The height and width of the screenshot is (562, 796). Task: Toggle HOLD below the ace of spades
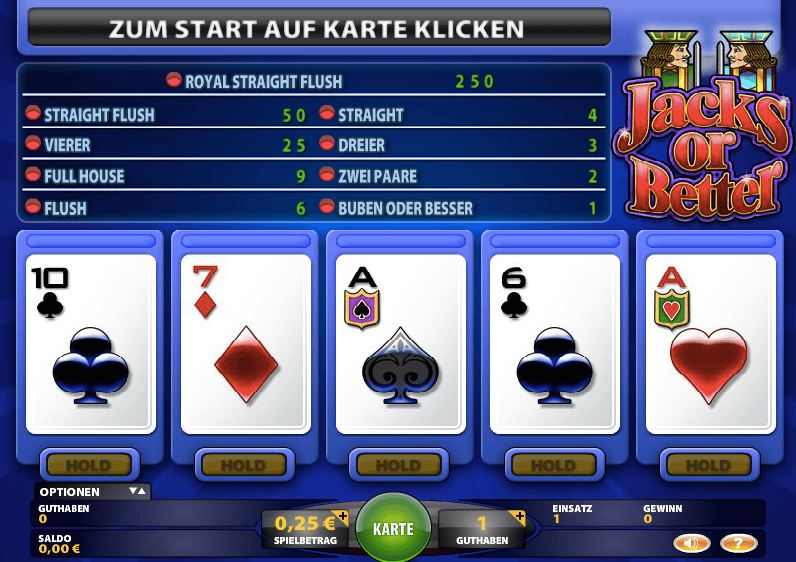(398, 465)
